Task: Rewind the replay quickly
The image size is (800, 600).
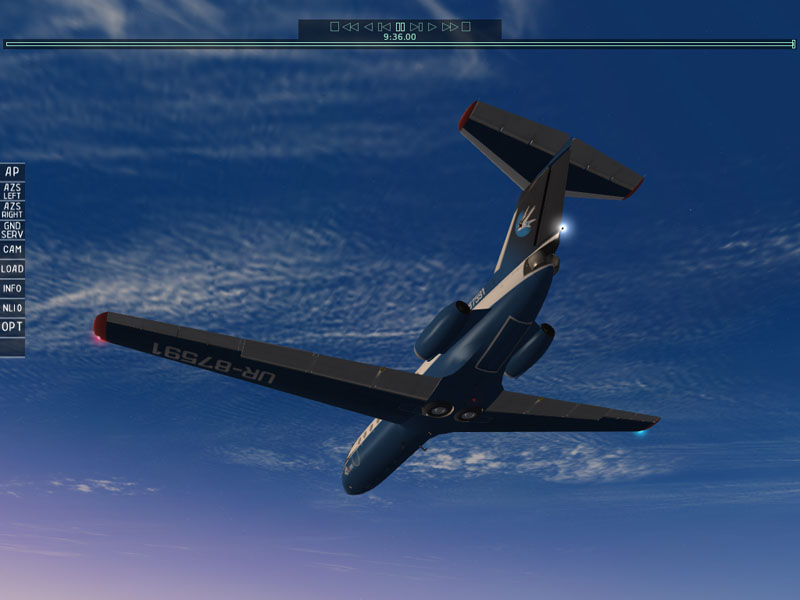Action: pyautogui.click(x=350, y=27)
